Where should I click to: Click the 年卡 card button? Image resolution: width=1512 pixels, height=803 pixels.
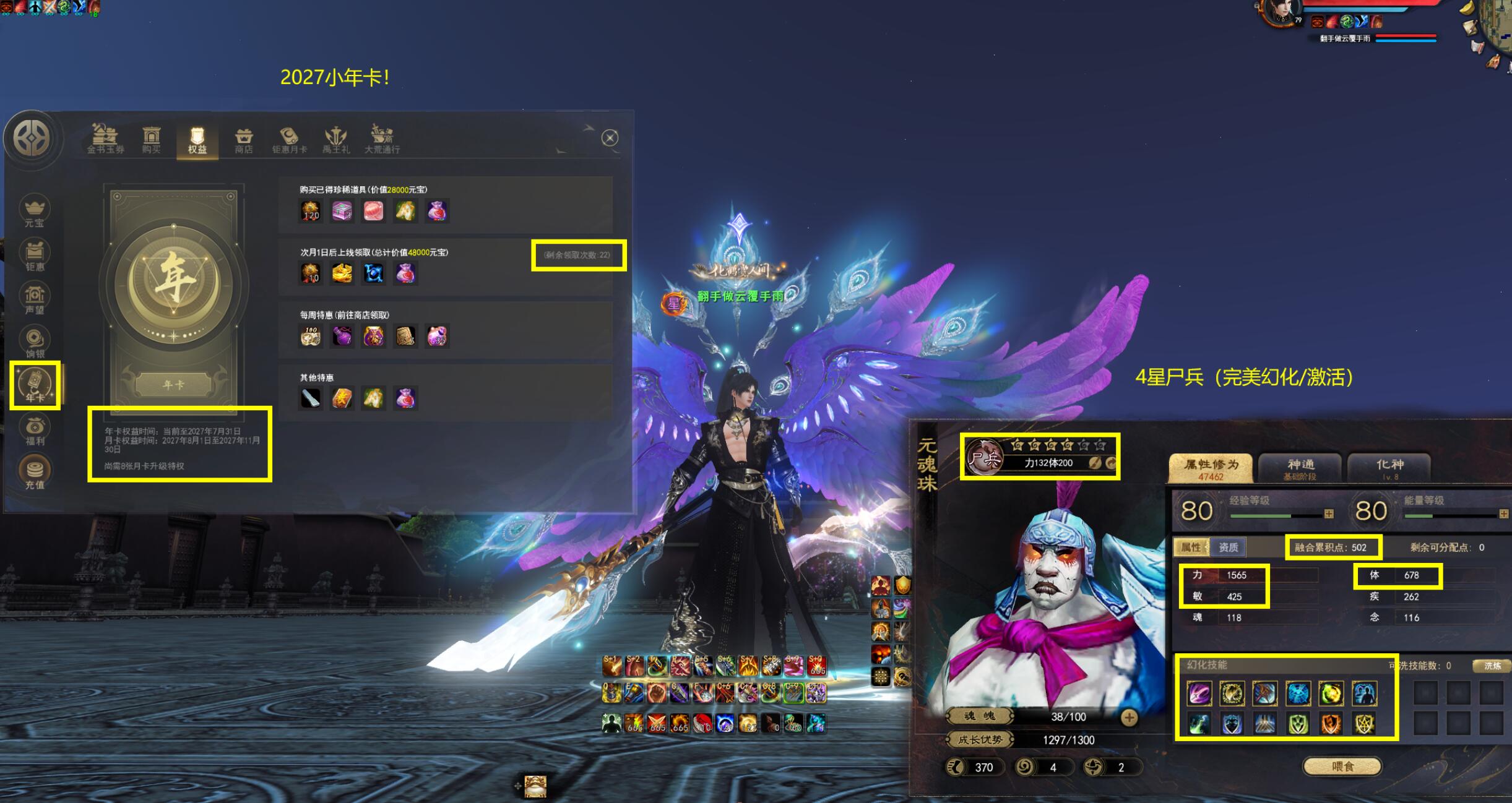tap(174, 384)
